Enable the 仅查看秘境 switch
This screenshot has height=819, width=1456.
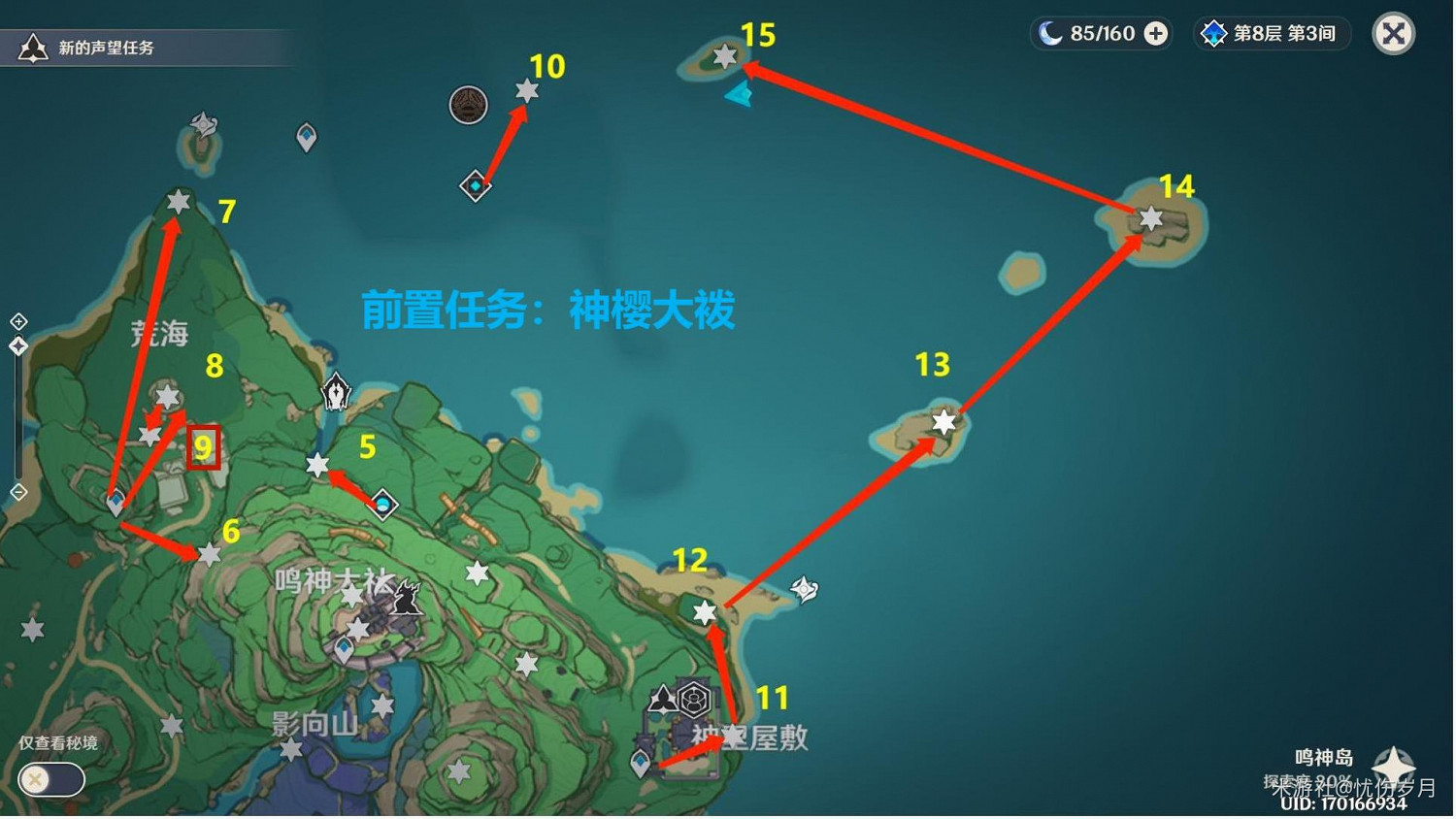(x=50, y=780)
